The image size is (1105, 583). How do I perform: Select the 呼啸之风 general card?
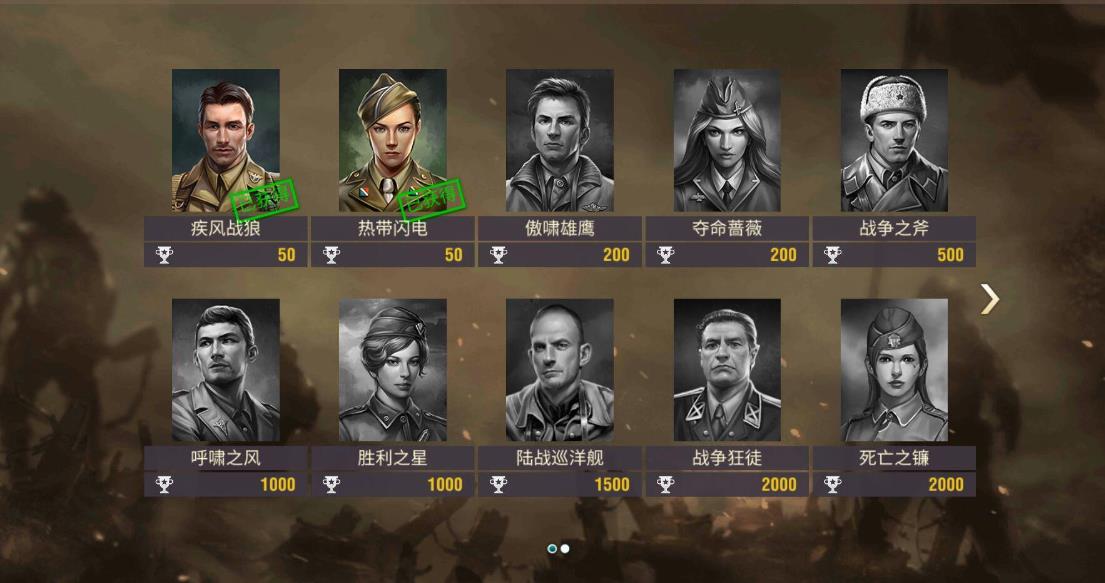pos(225,371)
